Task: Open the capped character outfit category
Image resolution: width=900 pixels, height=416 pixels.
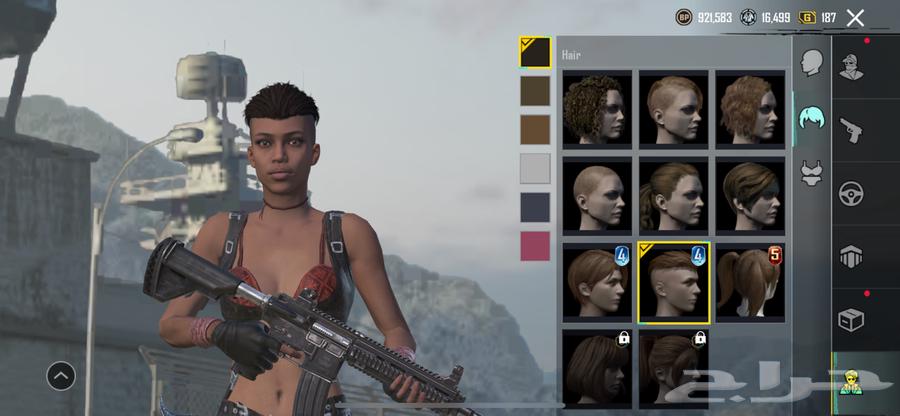Action: click(x=851, y=65)
